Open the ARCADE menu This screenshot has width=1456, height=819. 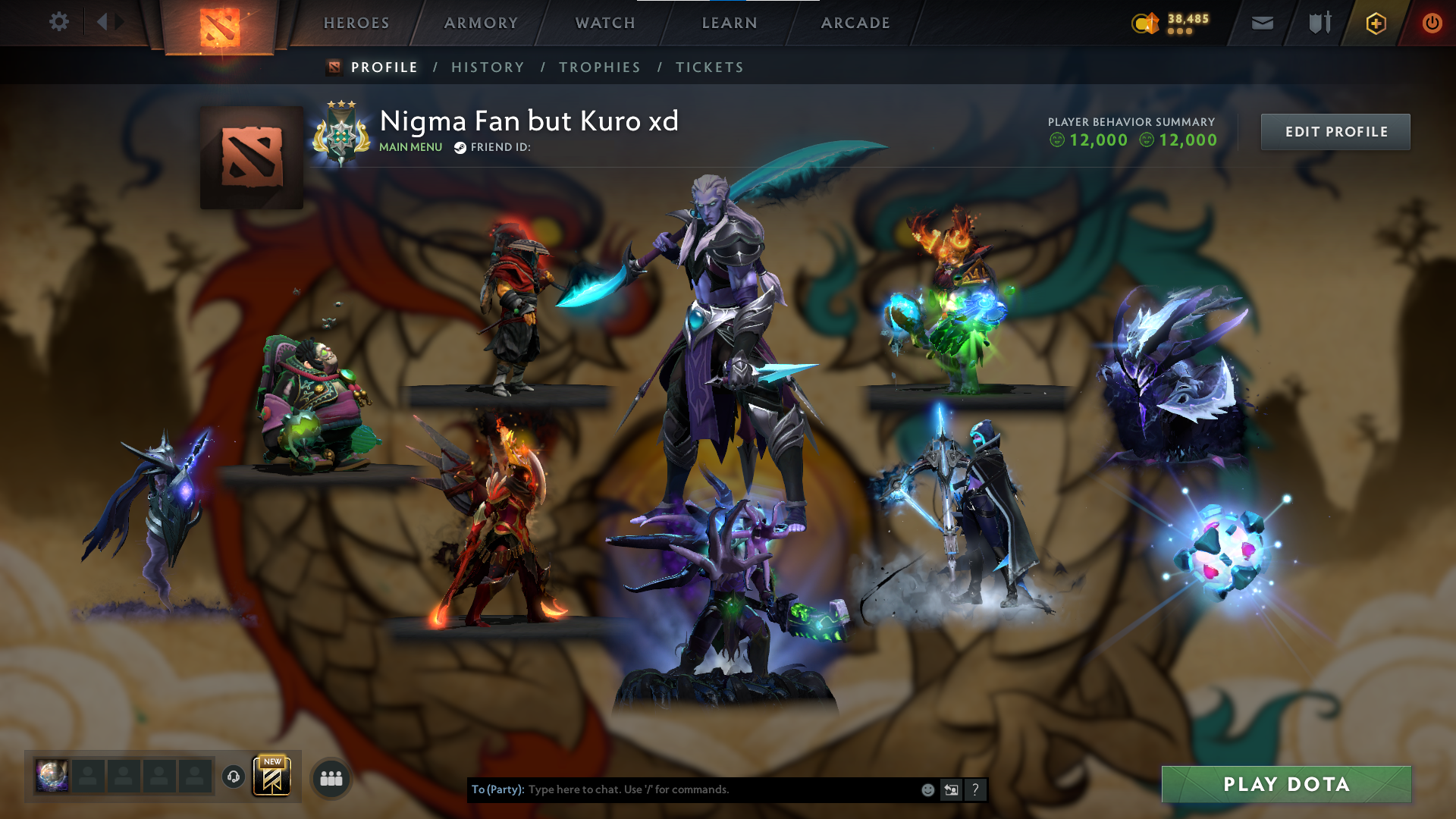[x=855, y=23]
